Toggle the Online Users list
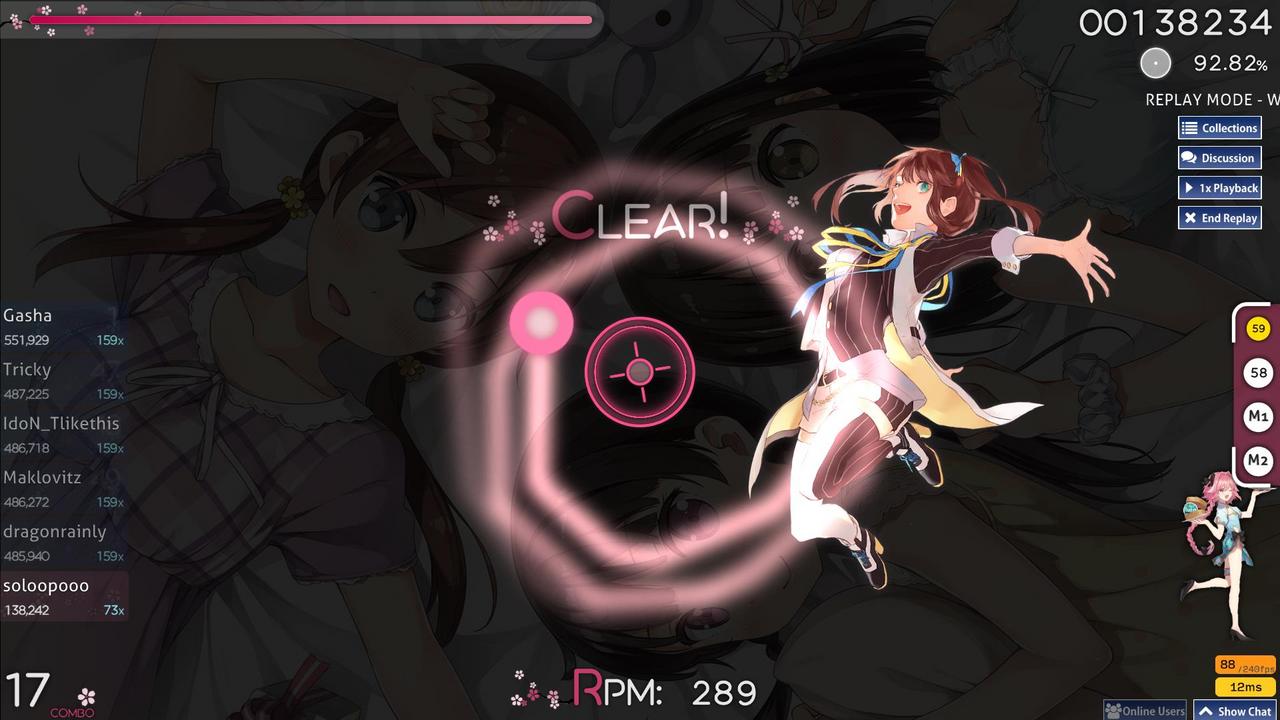Image resolution: width=1280 pixels, height=720 pixels. (1143, 711)
